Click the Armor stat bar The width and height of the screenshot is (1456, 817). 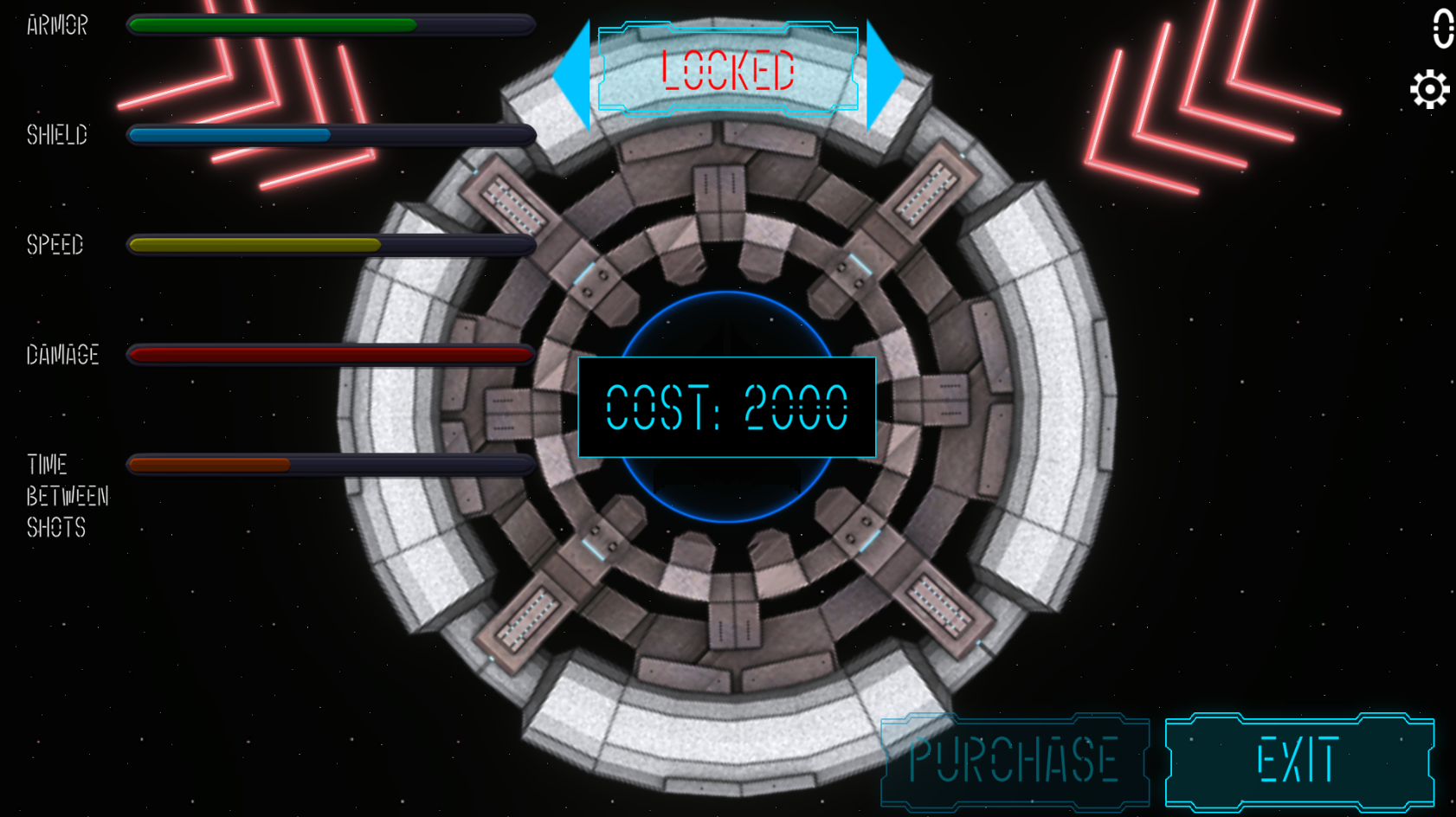tap(329, 24)
